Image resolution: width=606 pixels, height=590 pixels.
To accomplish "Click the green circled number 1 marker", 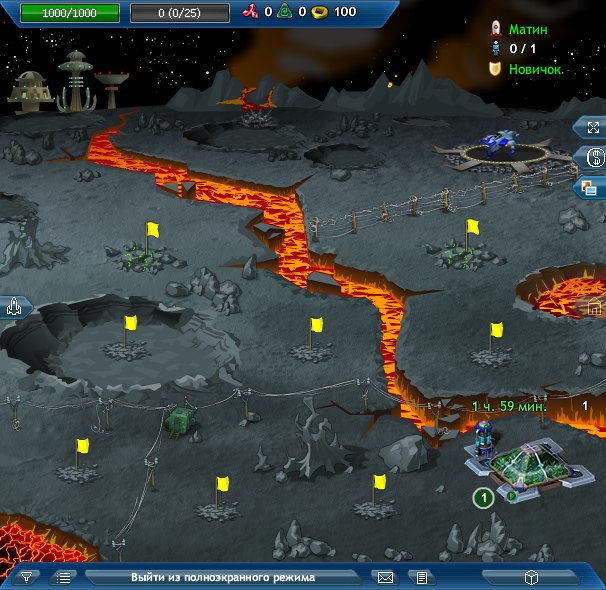I will coord(483,497).
